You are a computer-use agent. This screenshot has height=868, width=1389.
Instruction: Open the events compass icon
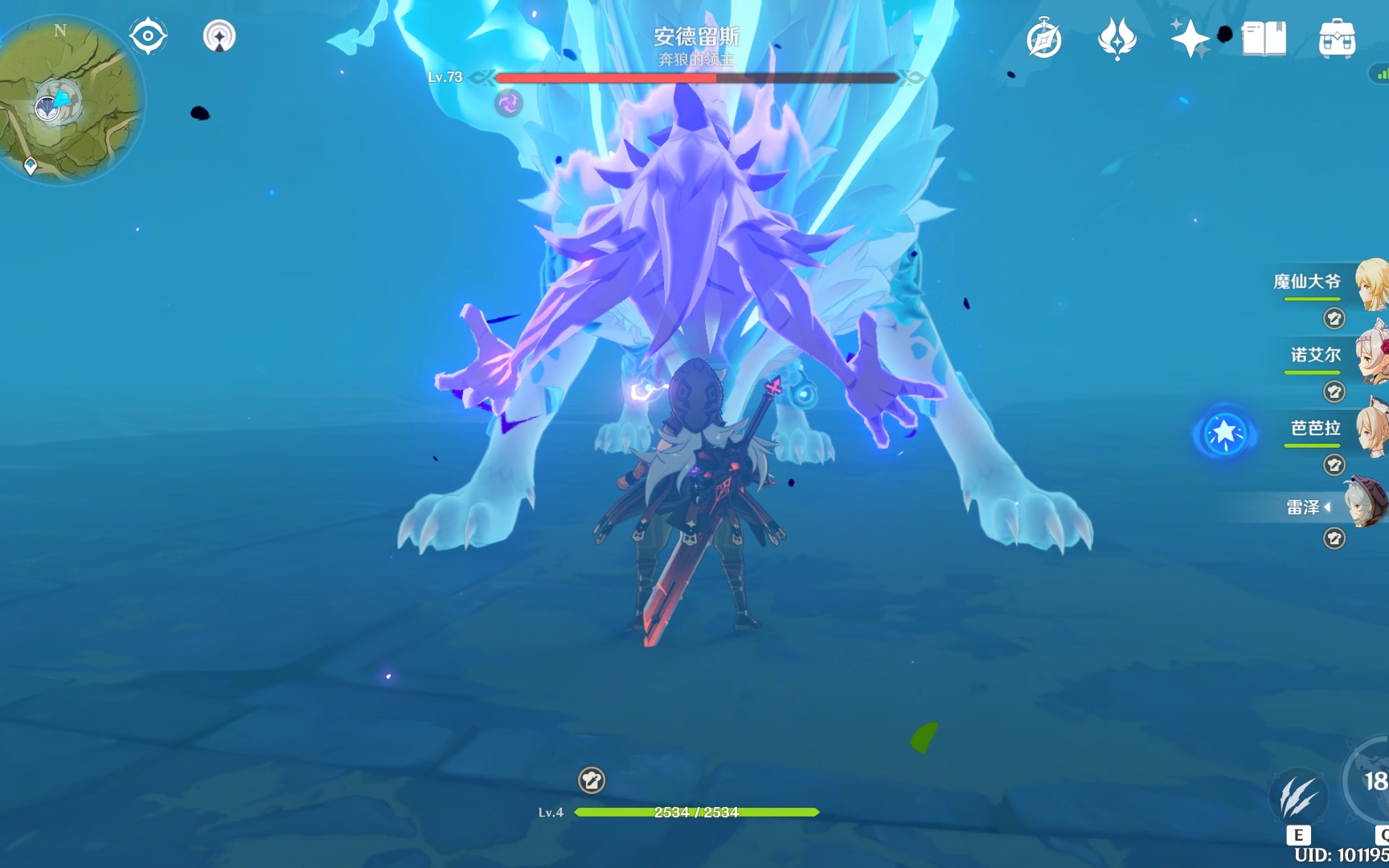(x=1044, y=39)
